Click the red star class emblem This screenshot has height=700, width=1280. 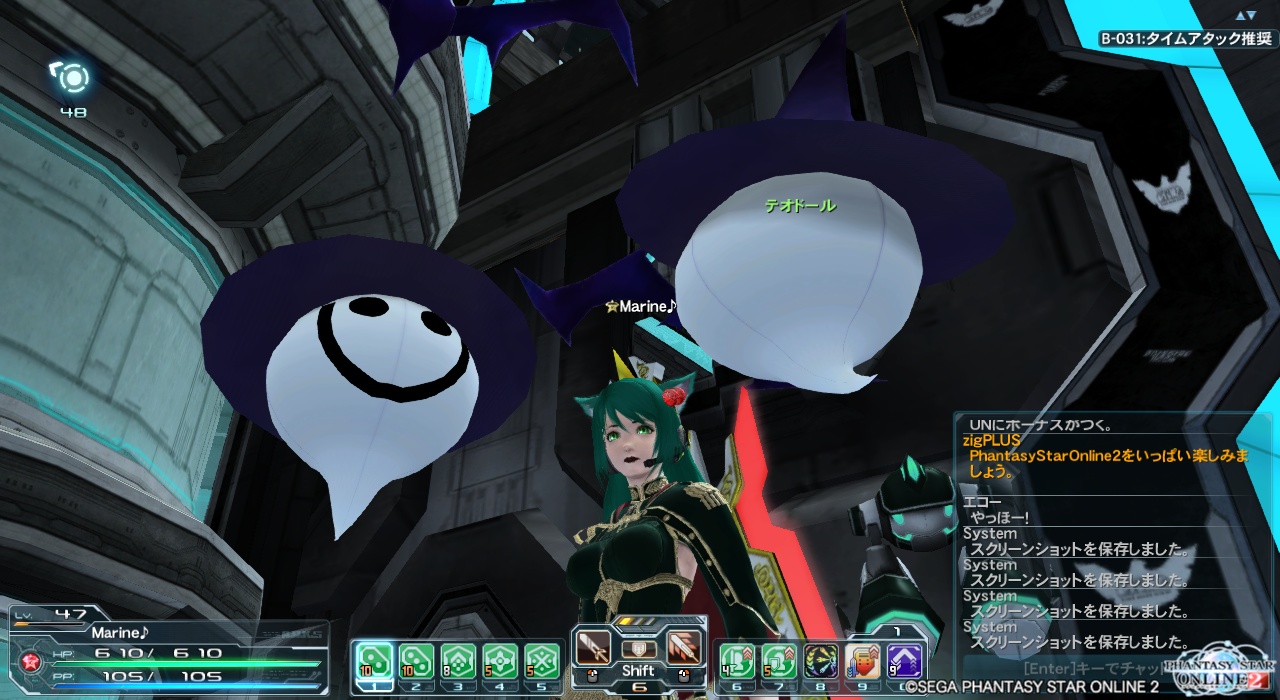(x=30, y=660)
